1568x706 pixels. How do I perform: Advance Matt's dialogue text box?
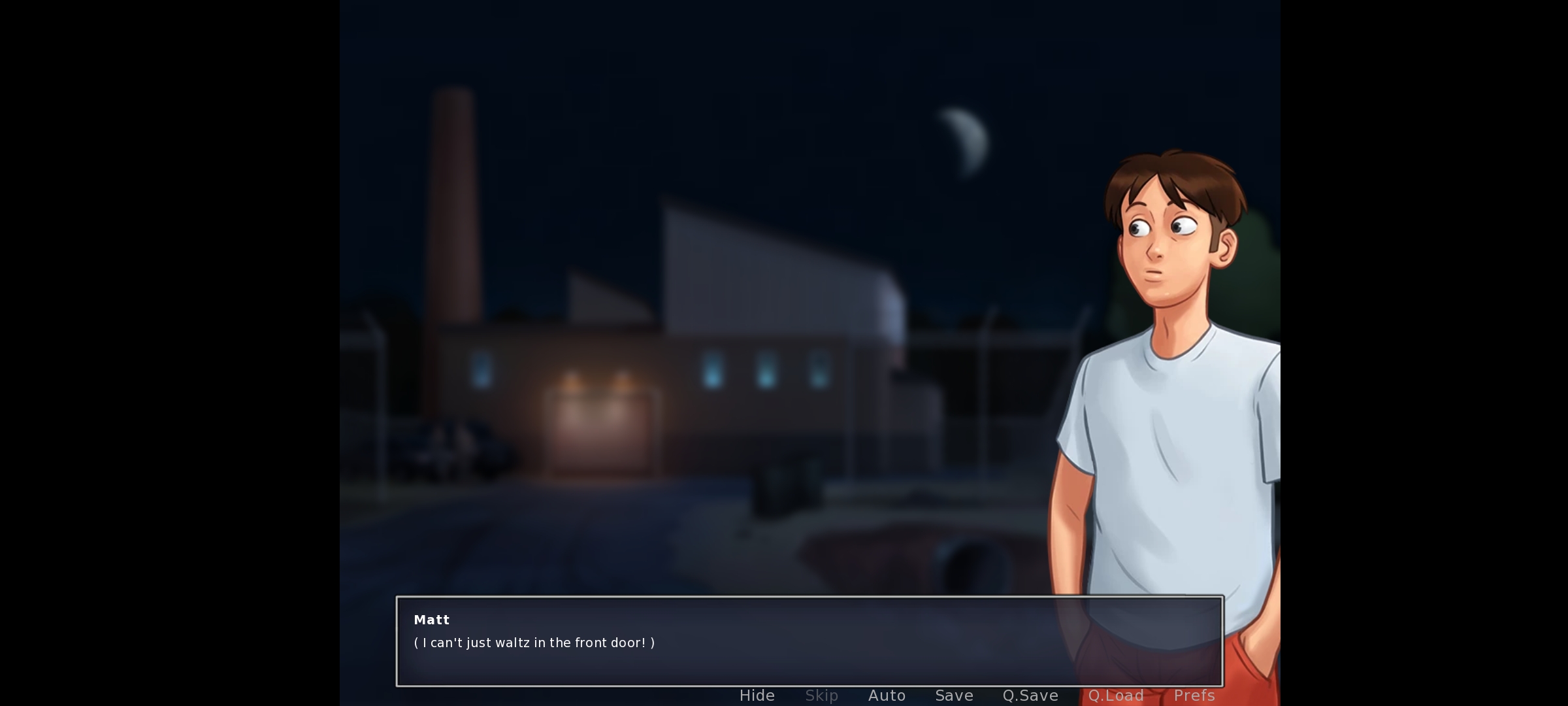[x=809, y=641]
